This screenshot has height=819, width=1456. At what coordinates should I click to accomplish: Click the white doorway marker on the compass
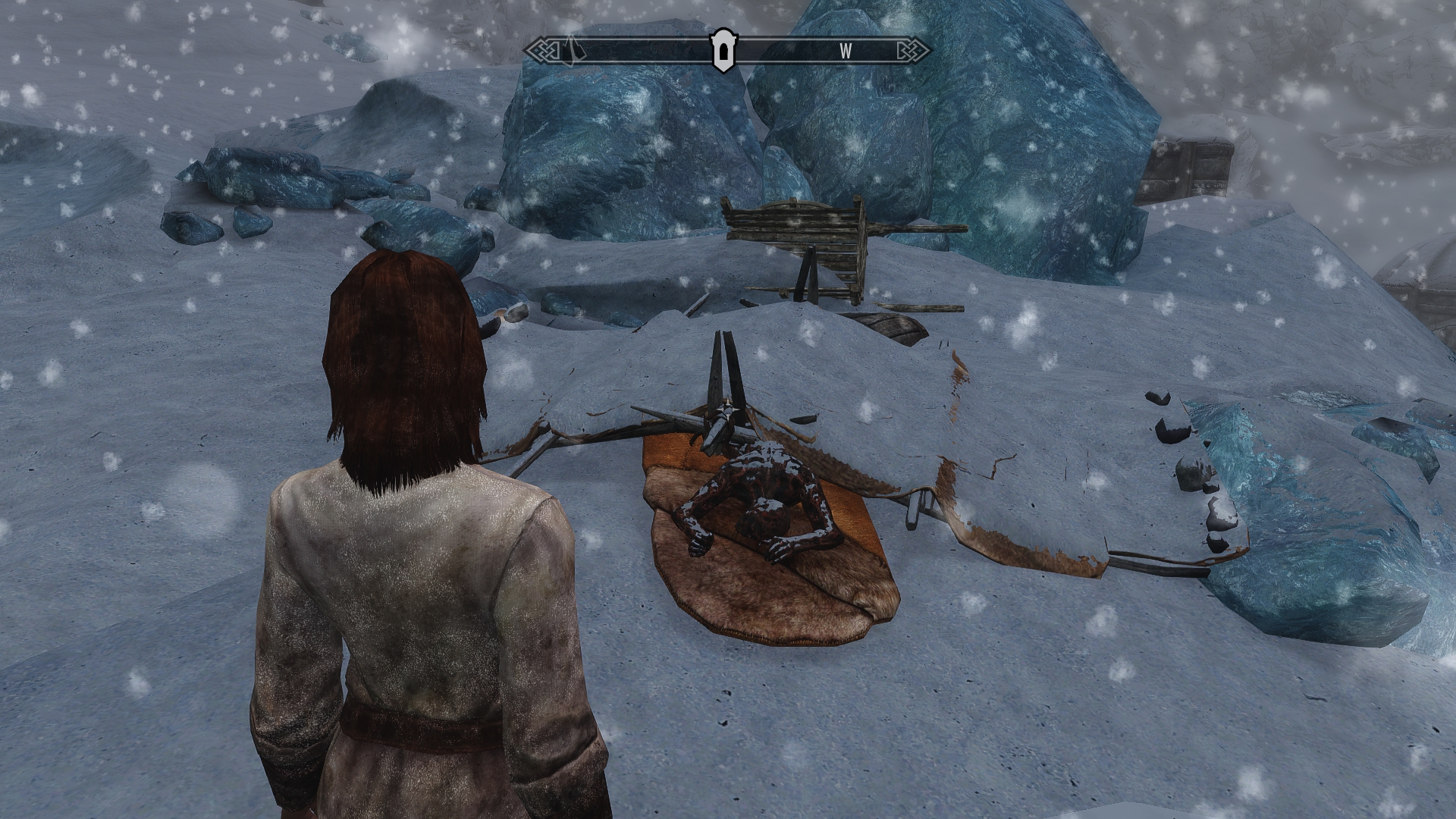pyautogui.click(x=721, y=51)
